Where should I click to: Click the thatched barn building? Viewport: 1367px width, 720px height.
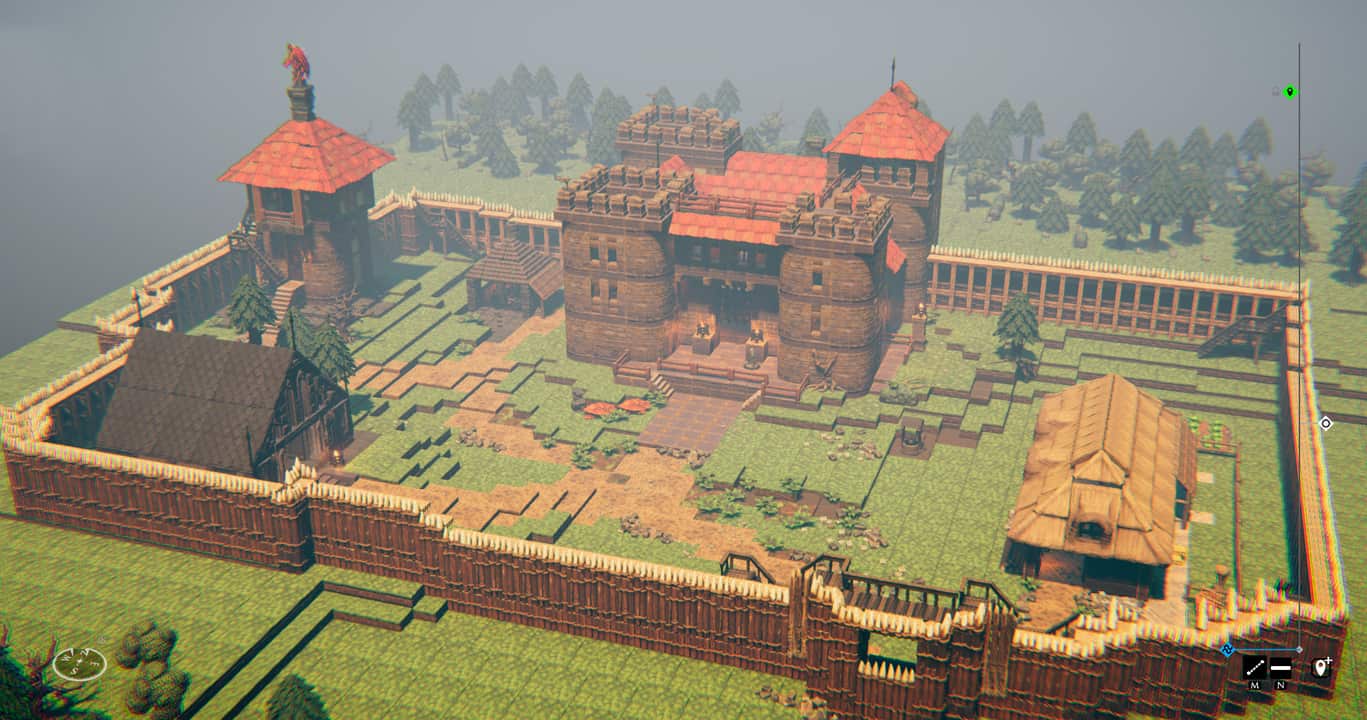tap(1100, 470)
